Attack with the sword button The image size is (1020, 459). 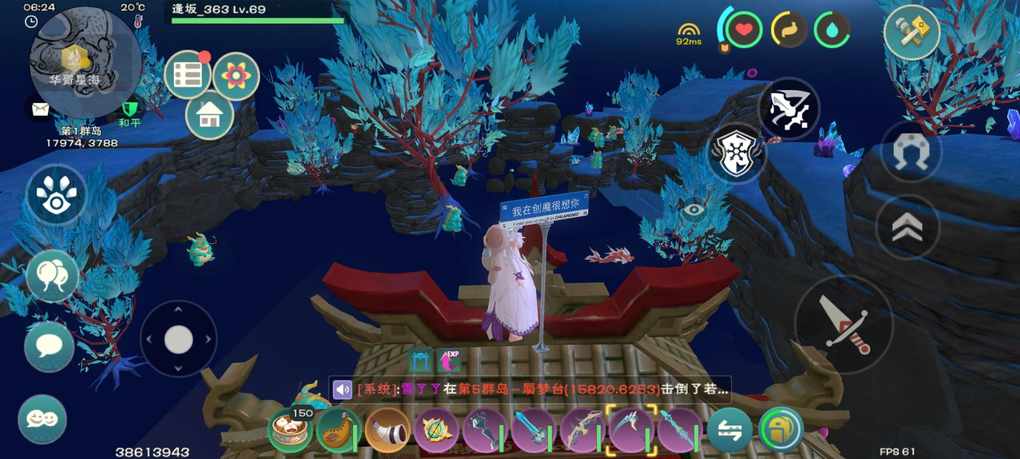[842, 324]
